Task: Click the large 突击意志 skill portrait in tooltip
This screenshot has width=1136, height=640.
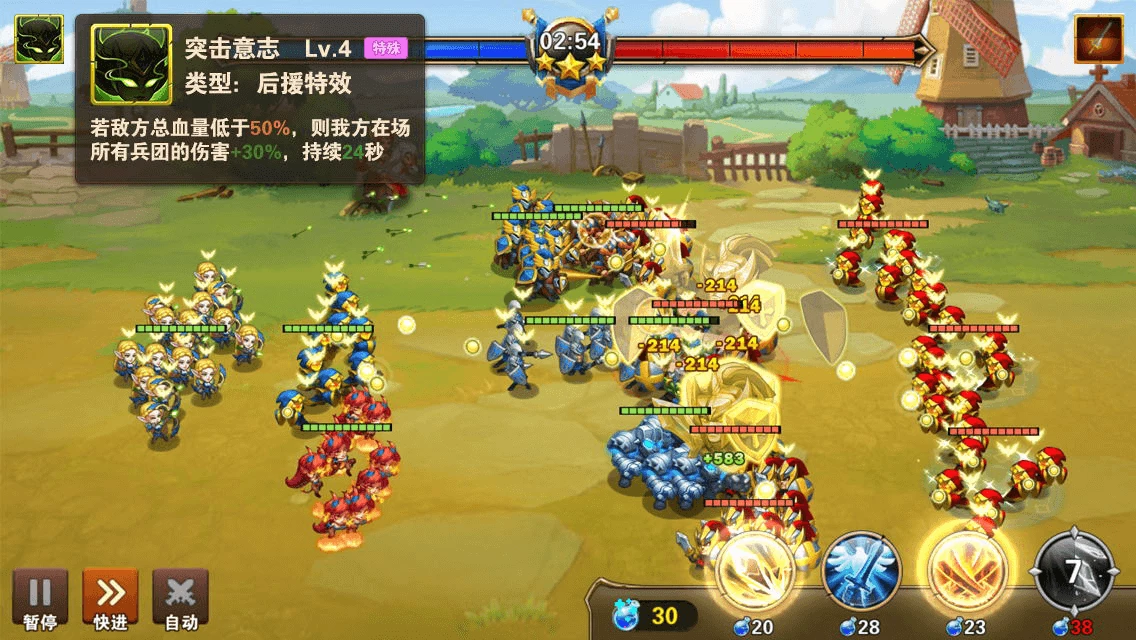Action: 132,64
